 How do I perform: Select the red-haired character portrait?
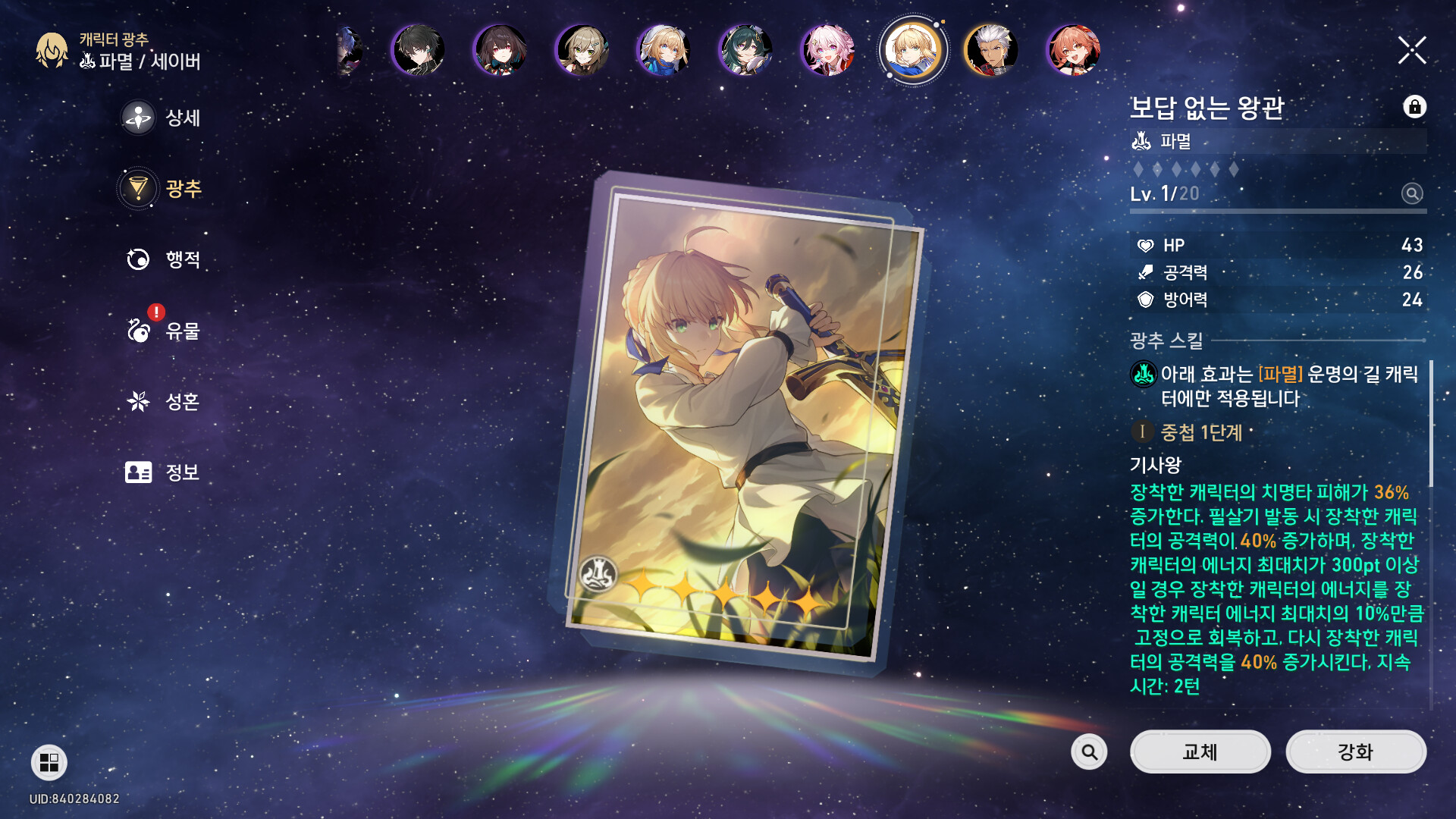pos(1073,51)
